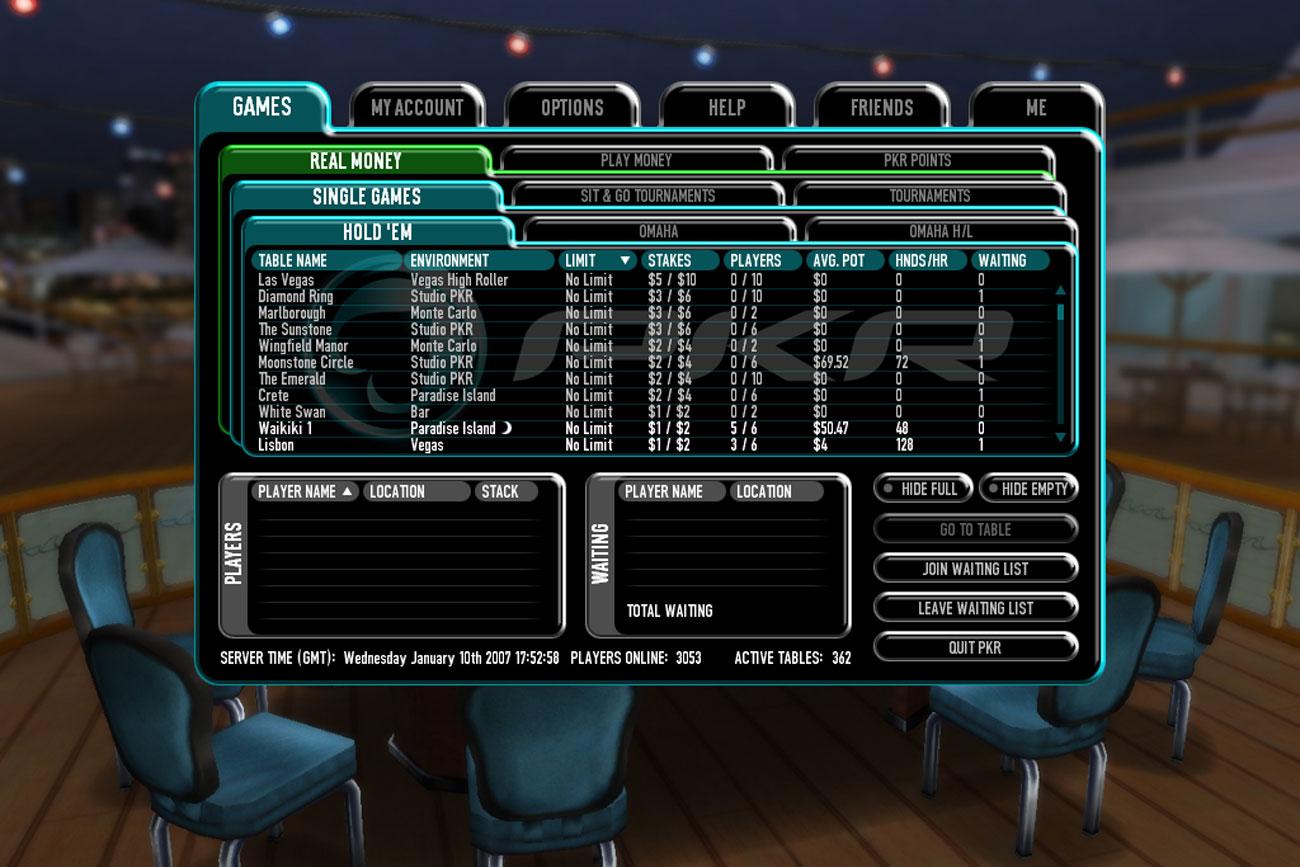Sort tables by Stakes column
1300x867 pixels.
[x=669, y=261]
